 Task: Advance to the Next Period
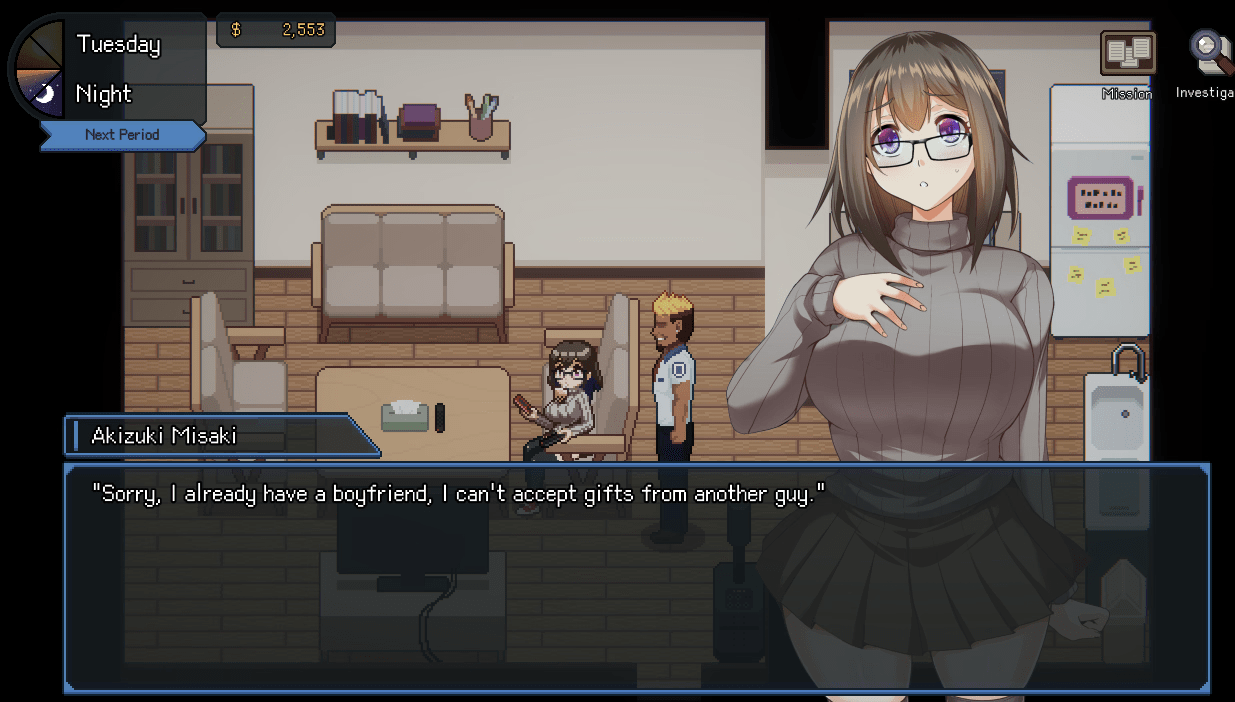(x=122, y=135)
